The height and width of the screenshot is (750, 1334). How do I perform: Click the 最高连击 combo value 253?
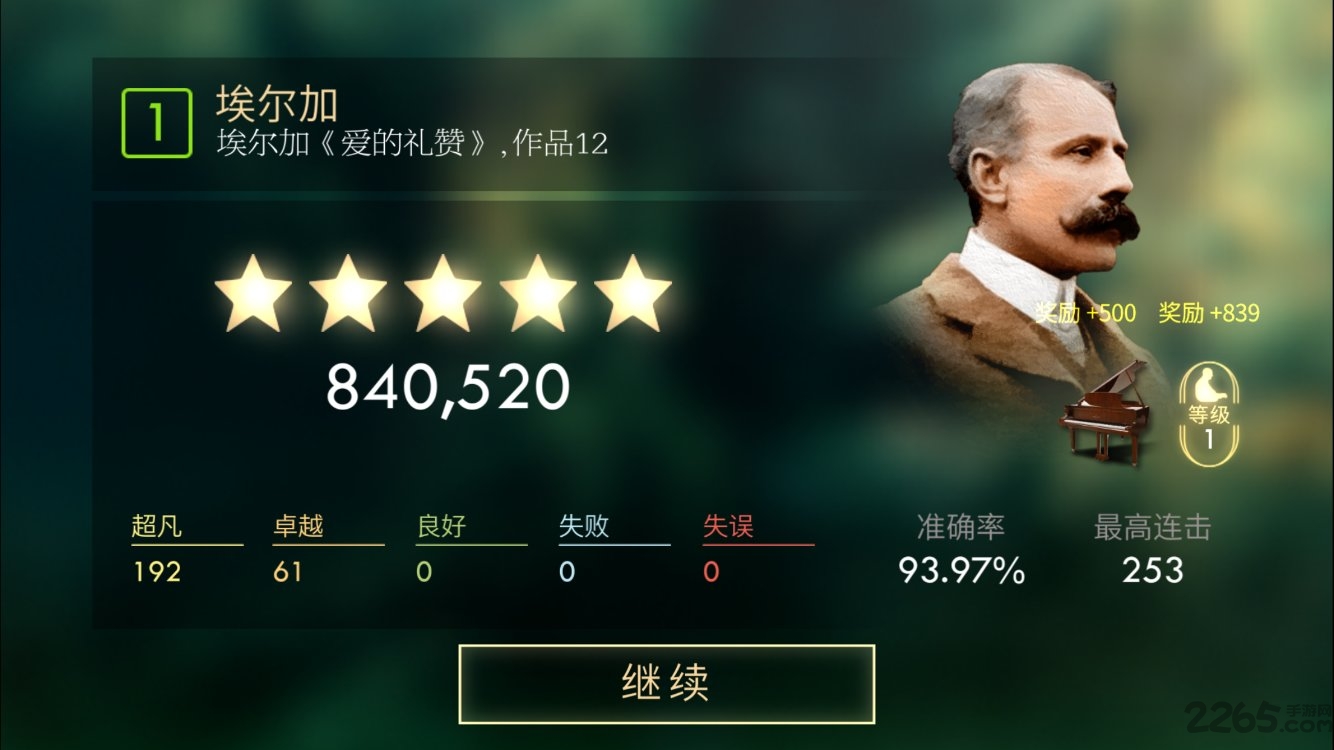pyautogui.click(x=1153, y=572)
